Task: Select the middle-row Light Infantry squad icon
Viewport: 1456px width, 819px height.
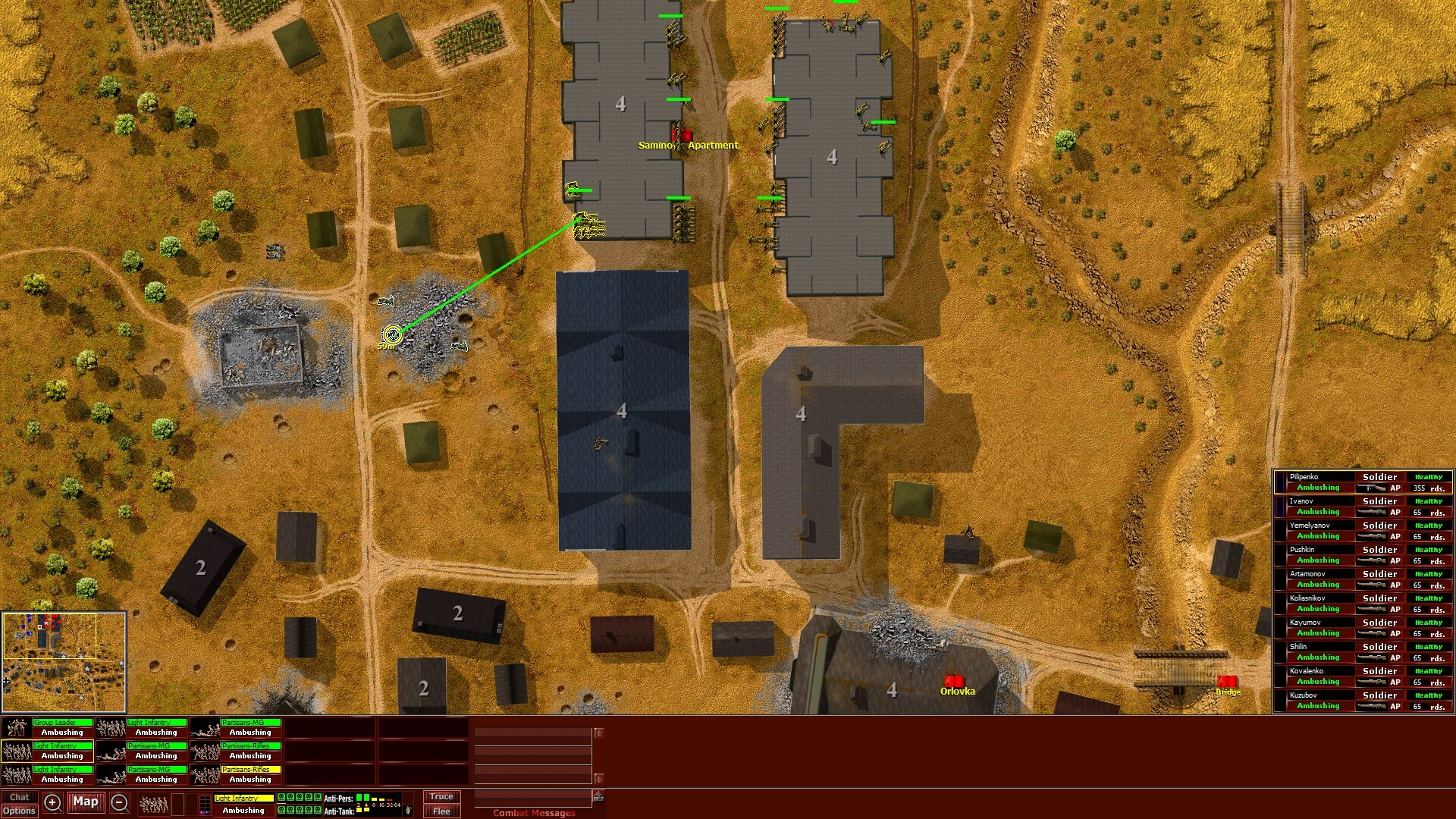Action: click(15, 752)
